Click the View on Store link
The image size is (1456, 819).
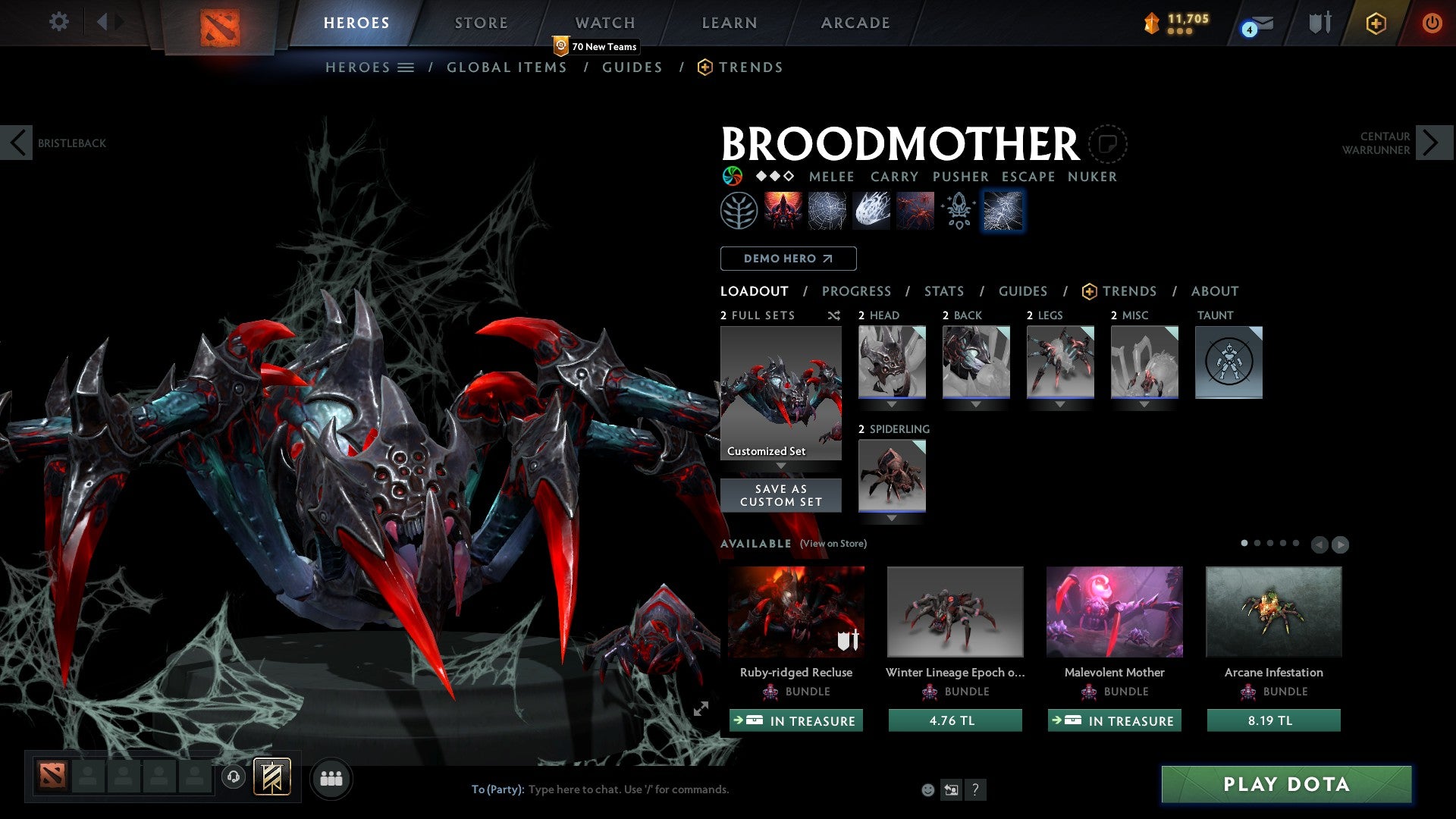point(833,544)
